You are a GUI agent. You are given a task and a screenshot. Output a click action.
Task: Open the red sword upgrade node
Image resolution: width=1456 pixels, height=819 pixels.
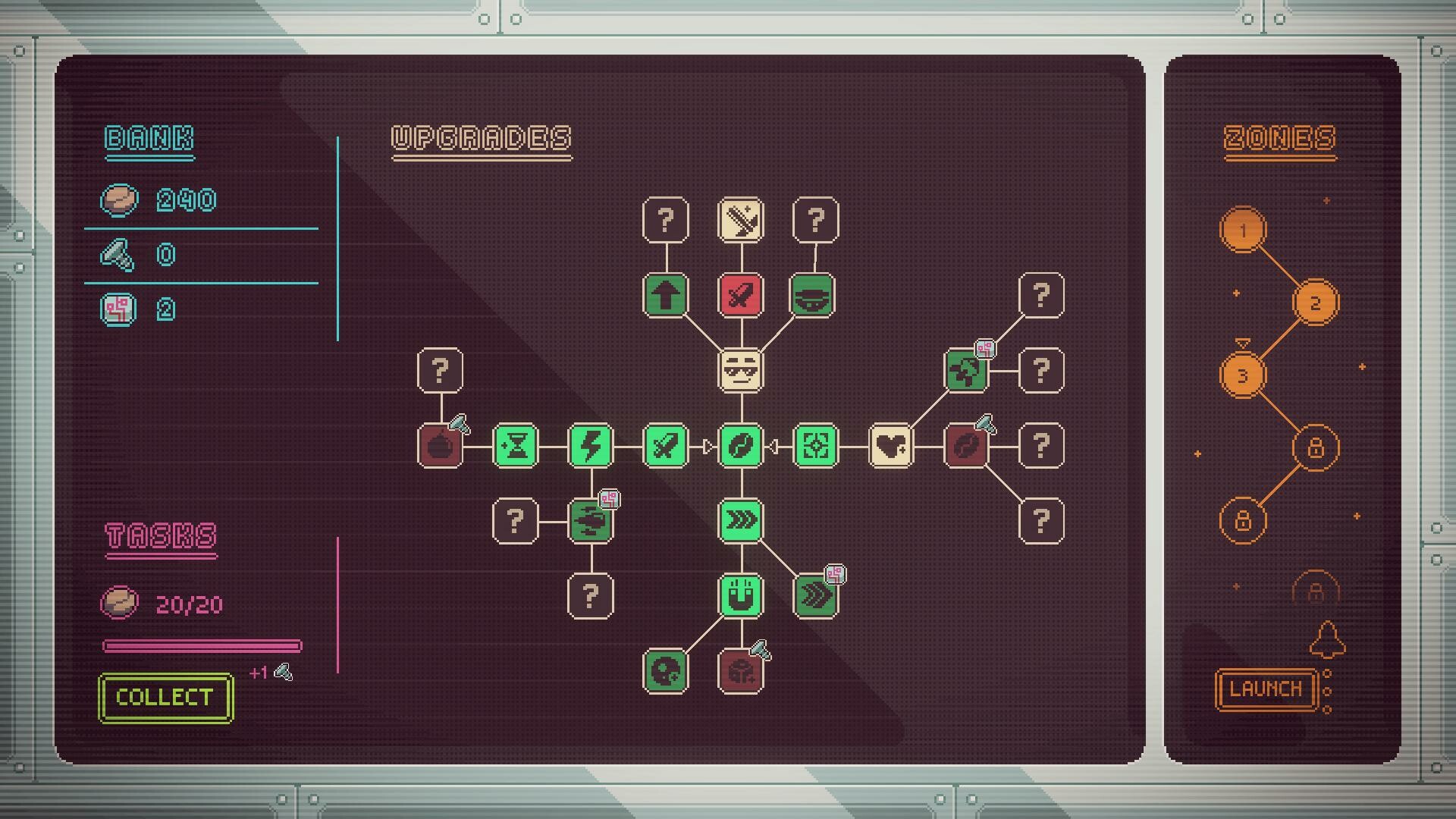(x=741, y=297)
